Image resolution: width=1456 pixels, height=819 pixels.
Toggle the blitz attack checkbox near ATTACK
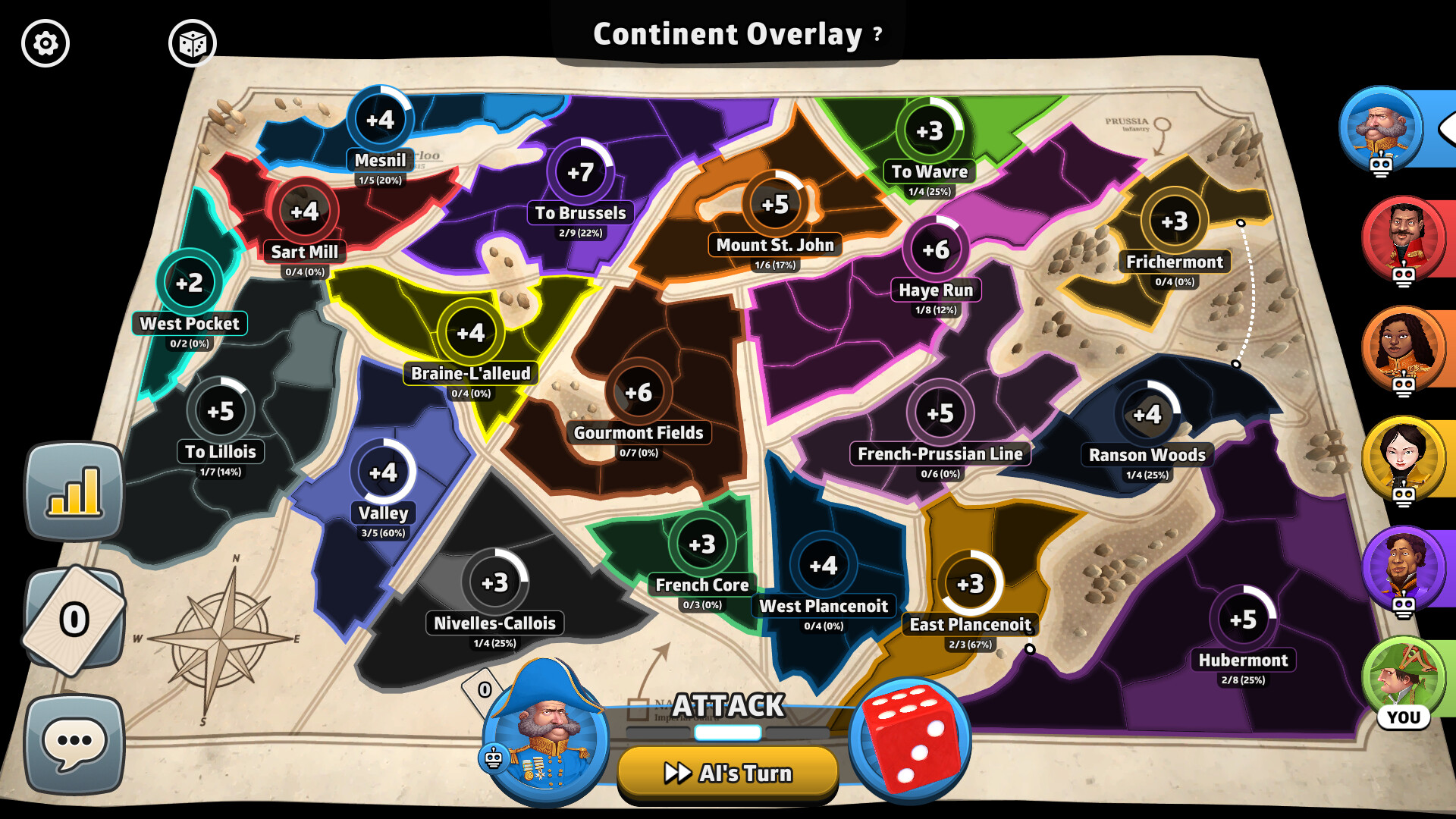click(638, 708)
